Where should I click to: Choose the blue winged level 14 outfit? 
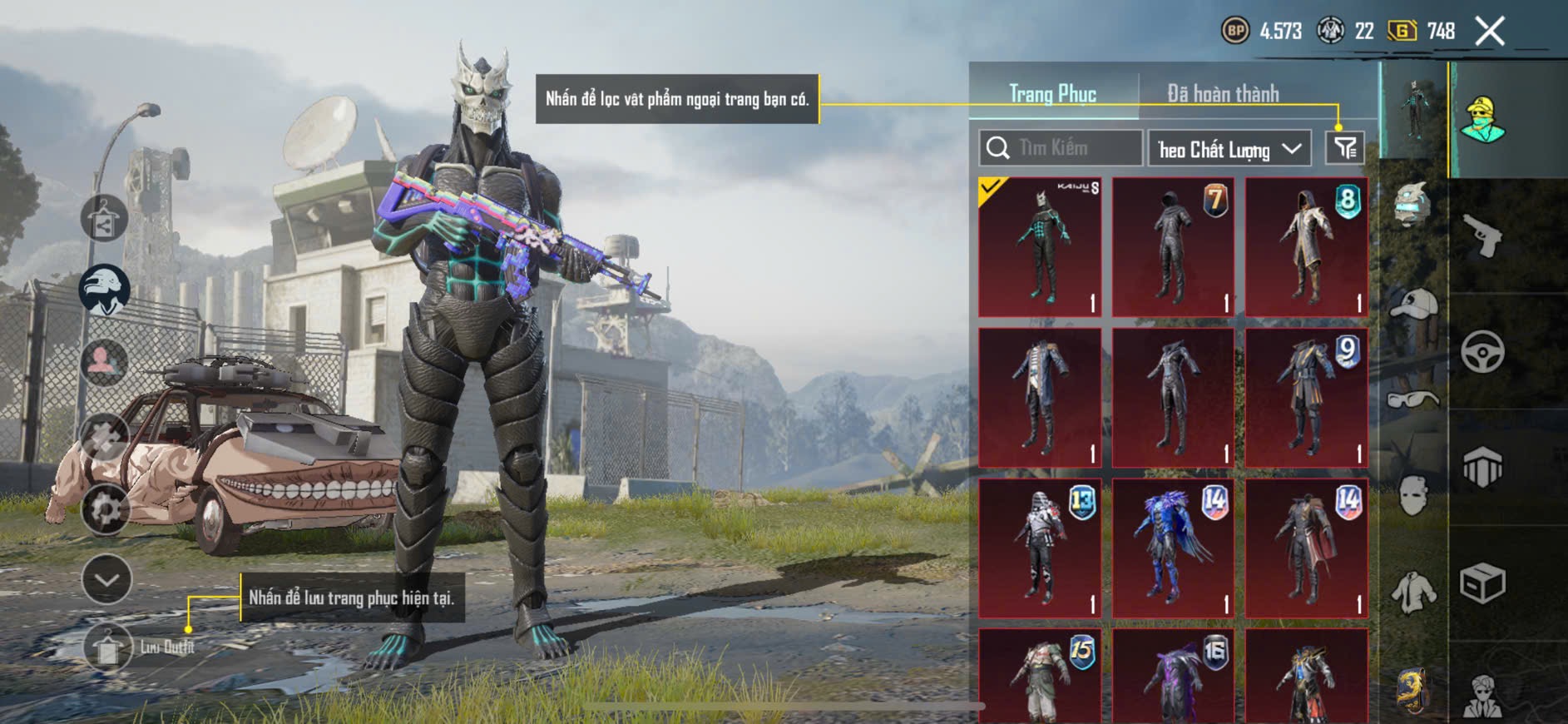tap(1173, 548)
